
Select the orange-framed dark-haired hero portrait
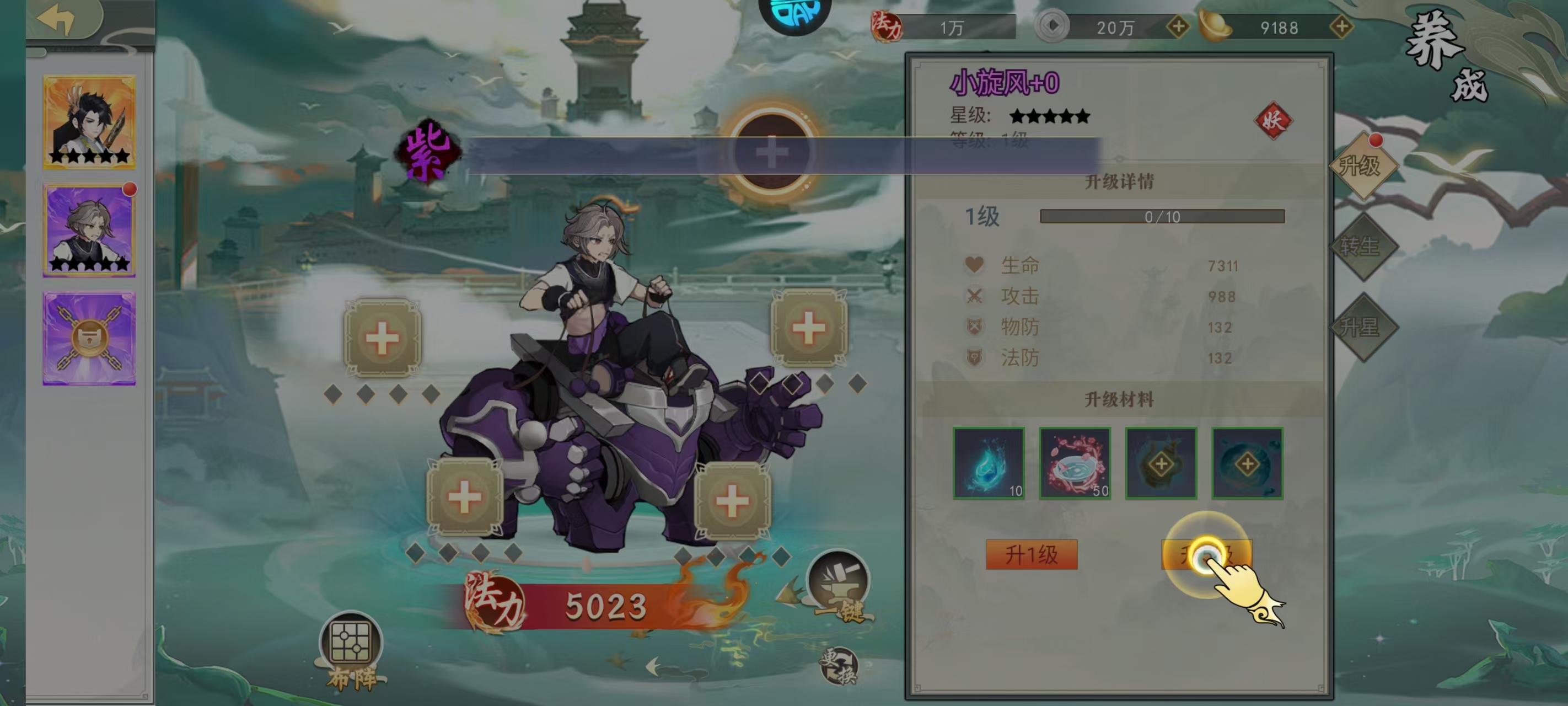pyautogui.click(x=89, y=122)
